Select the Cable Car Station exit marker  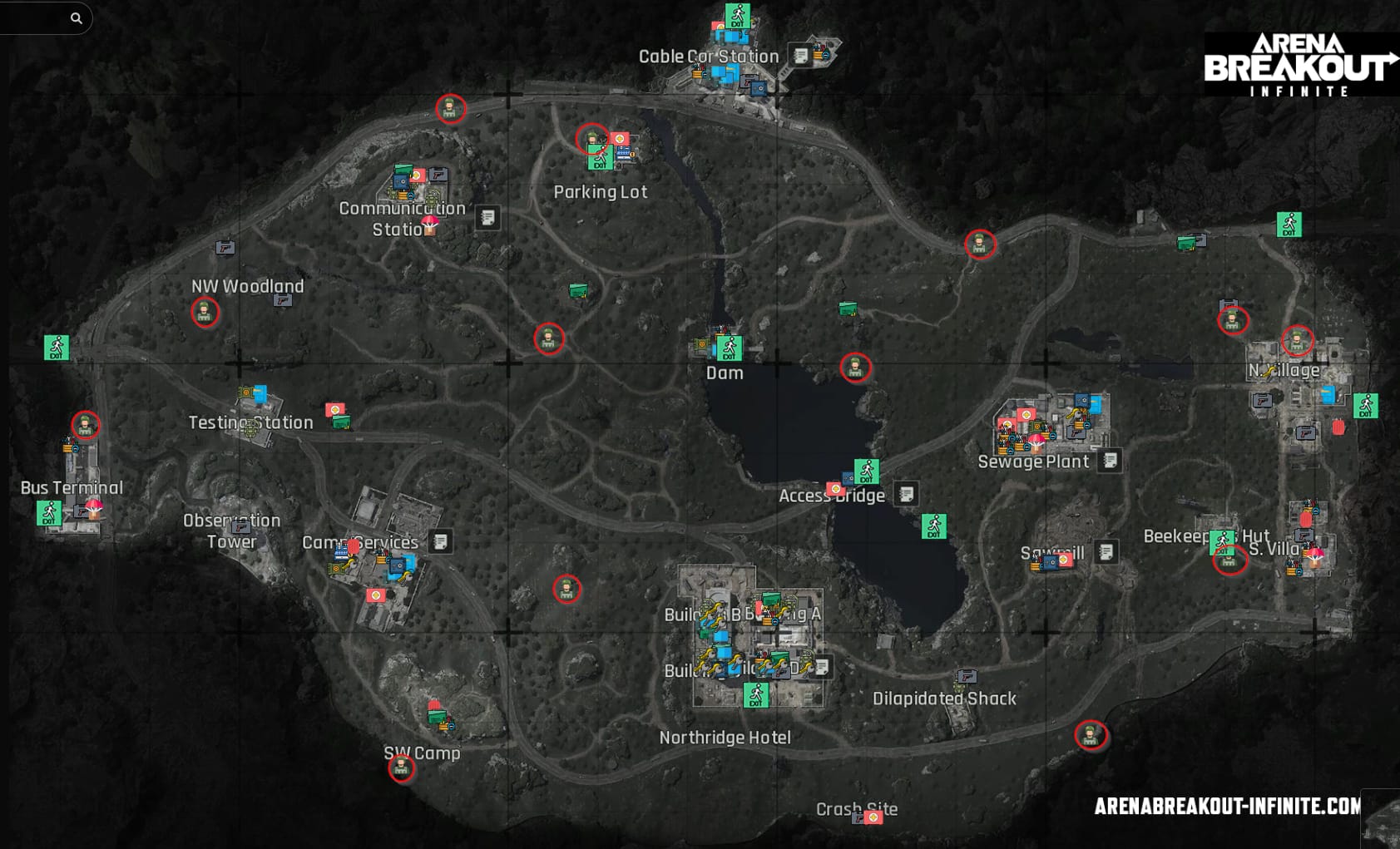(x=737, y=16)
